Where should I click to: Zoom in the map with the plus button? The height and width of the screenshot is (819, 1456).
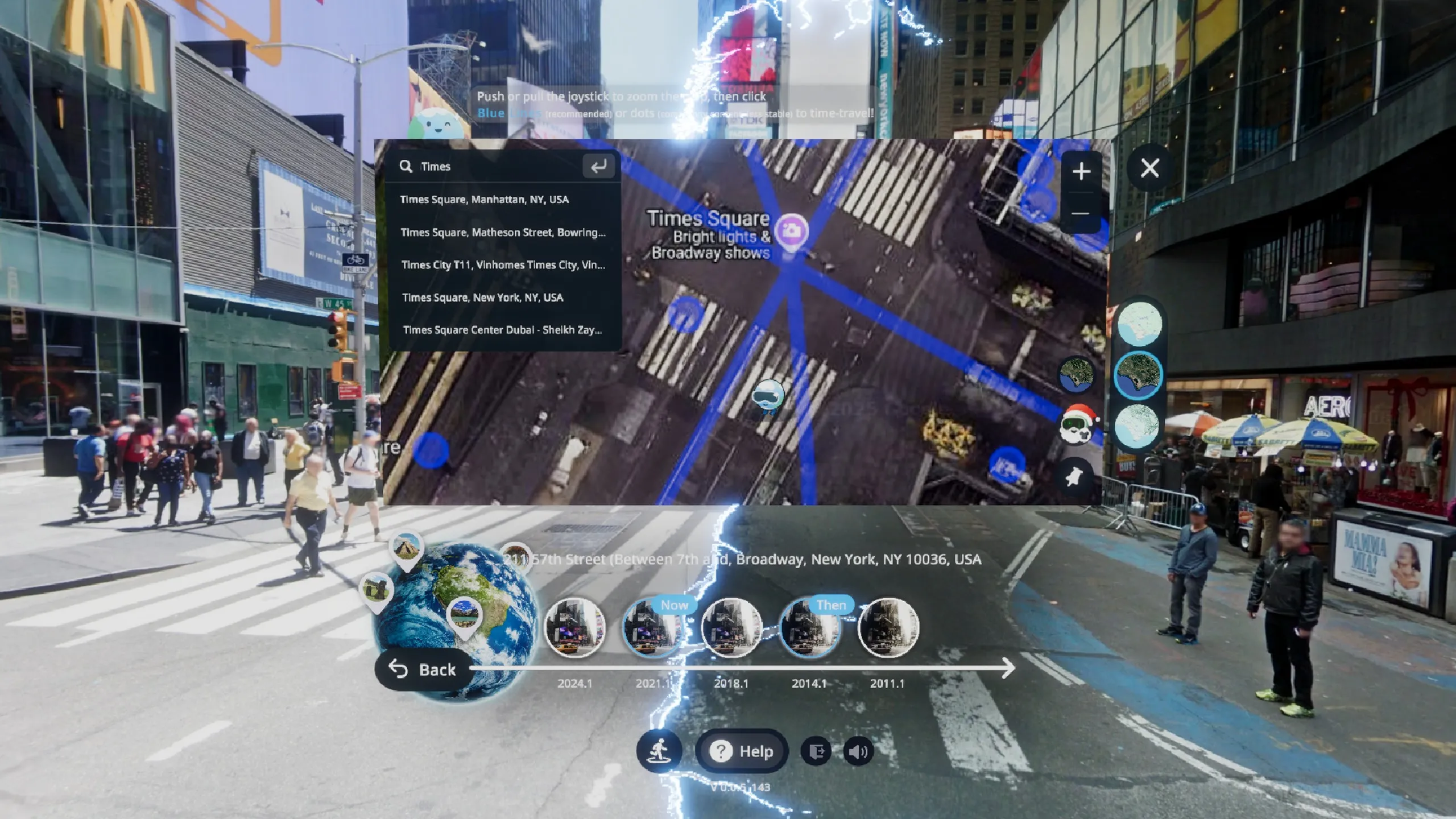tap(1081, 171)
